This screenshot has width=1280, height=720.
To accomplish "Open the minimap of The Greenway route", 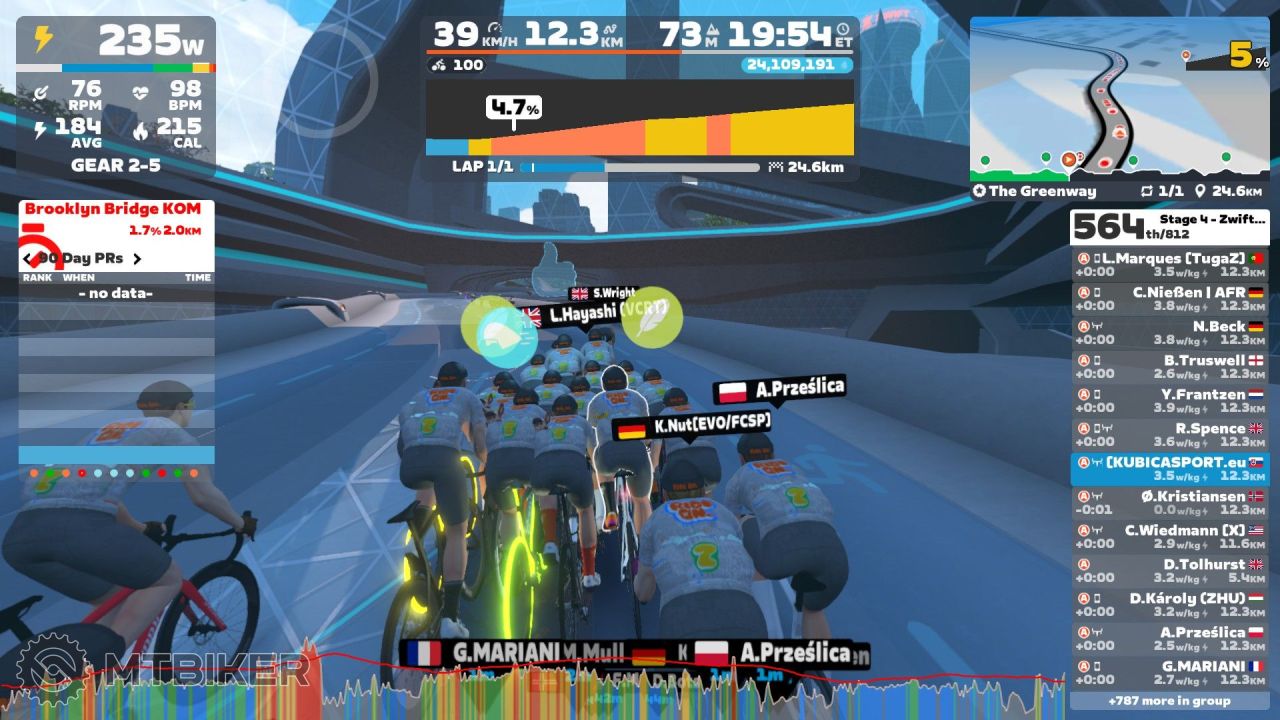I will click(1119, 98).
